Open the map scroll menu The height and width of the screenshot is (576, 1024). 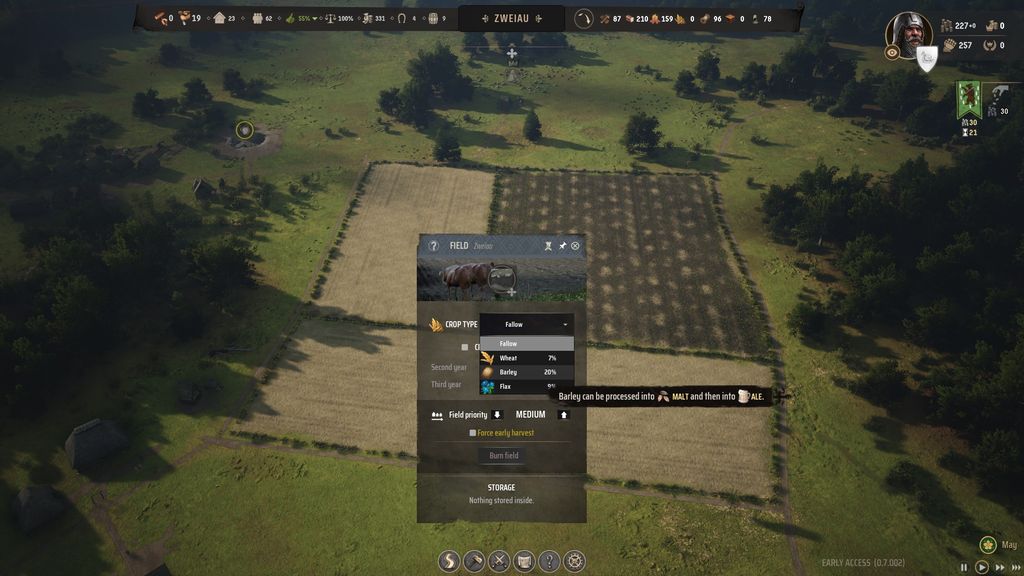(525, 561)
